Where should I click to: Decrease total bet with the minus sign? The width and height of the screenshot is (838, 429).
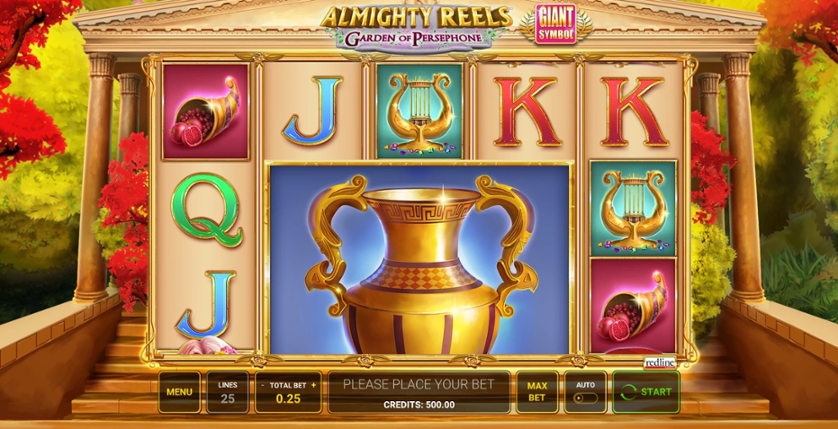click(x=262, y=384)
